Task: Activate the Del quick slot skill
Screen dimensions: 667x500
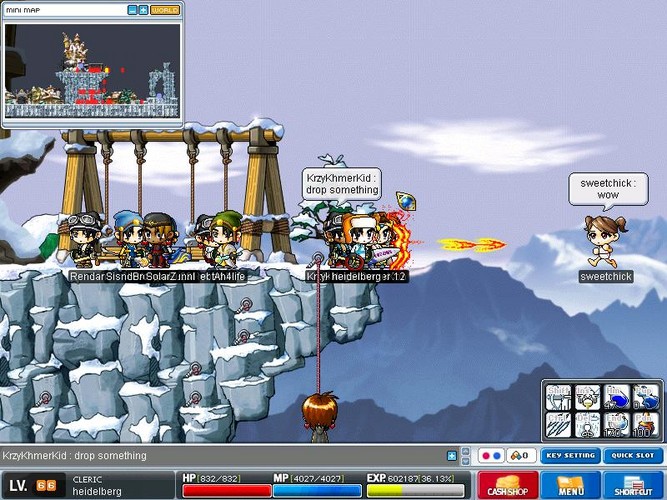Action: 588,425
